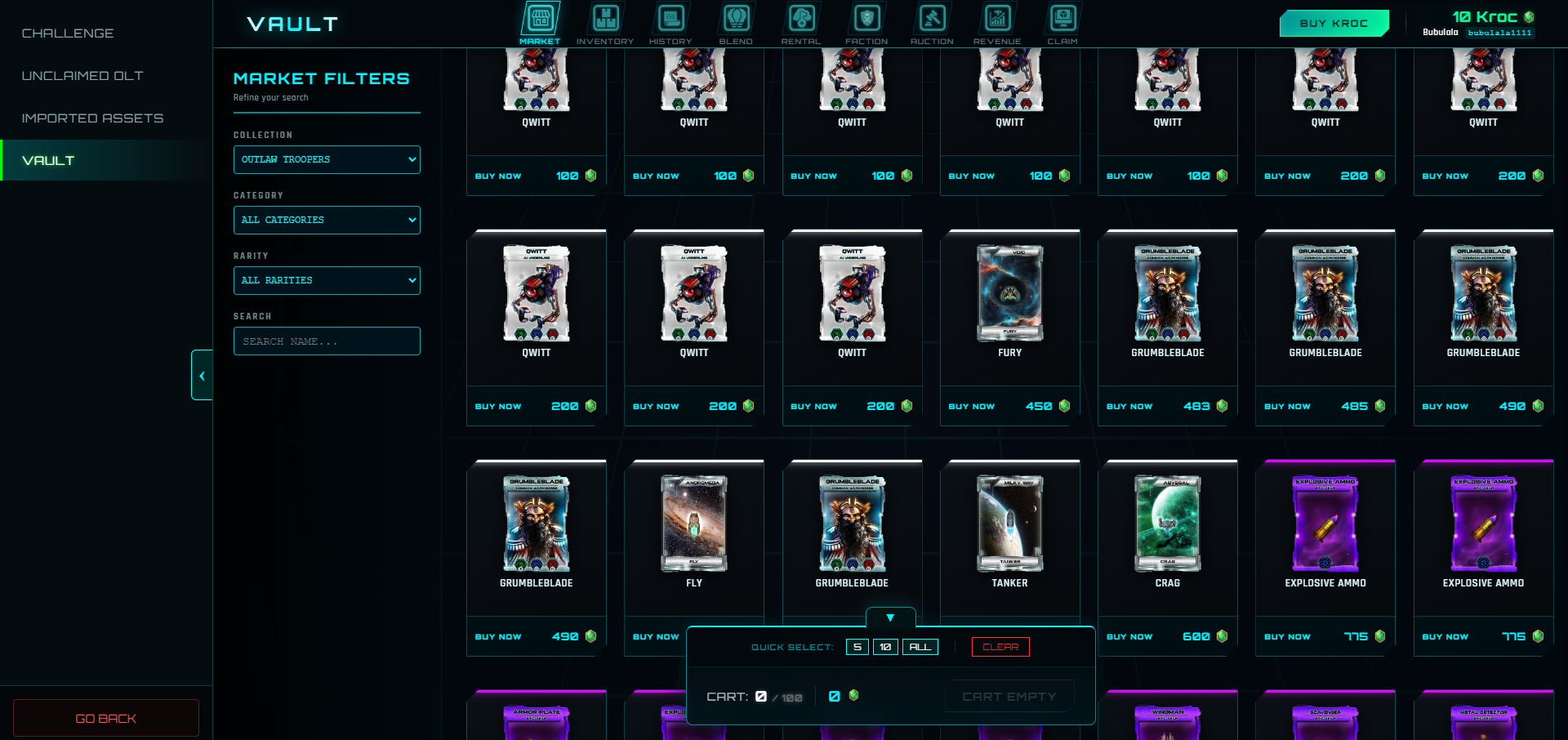Open the Outlaw Troopers collection dropdown
Screen dimensions: 1568x740
point(327,160)
